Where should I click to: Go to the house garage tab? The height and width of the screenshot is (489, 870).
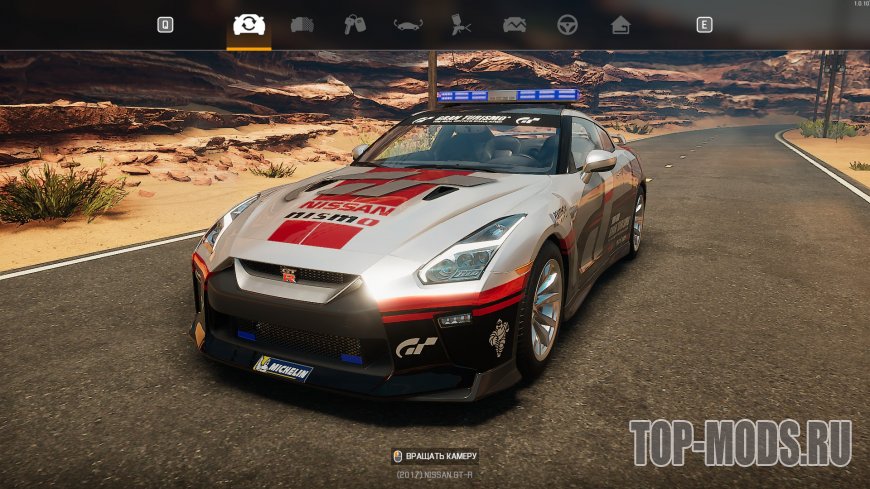coord(621,25)
